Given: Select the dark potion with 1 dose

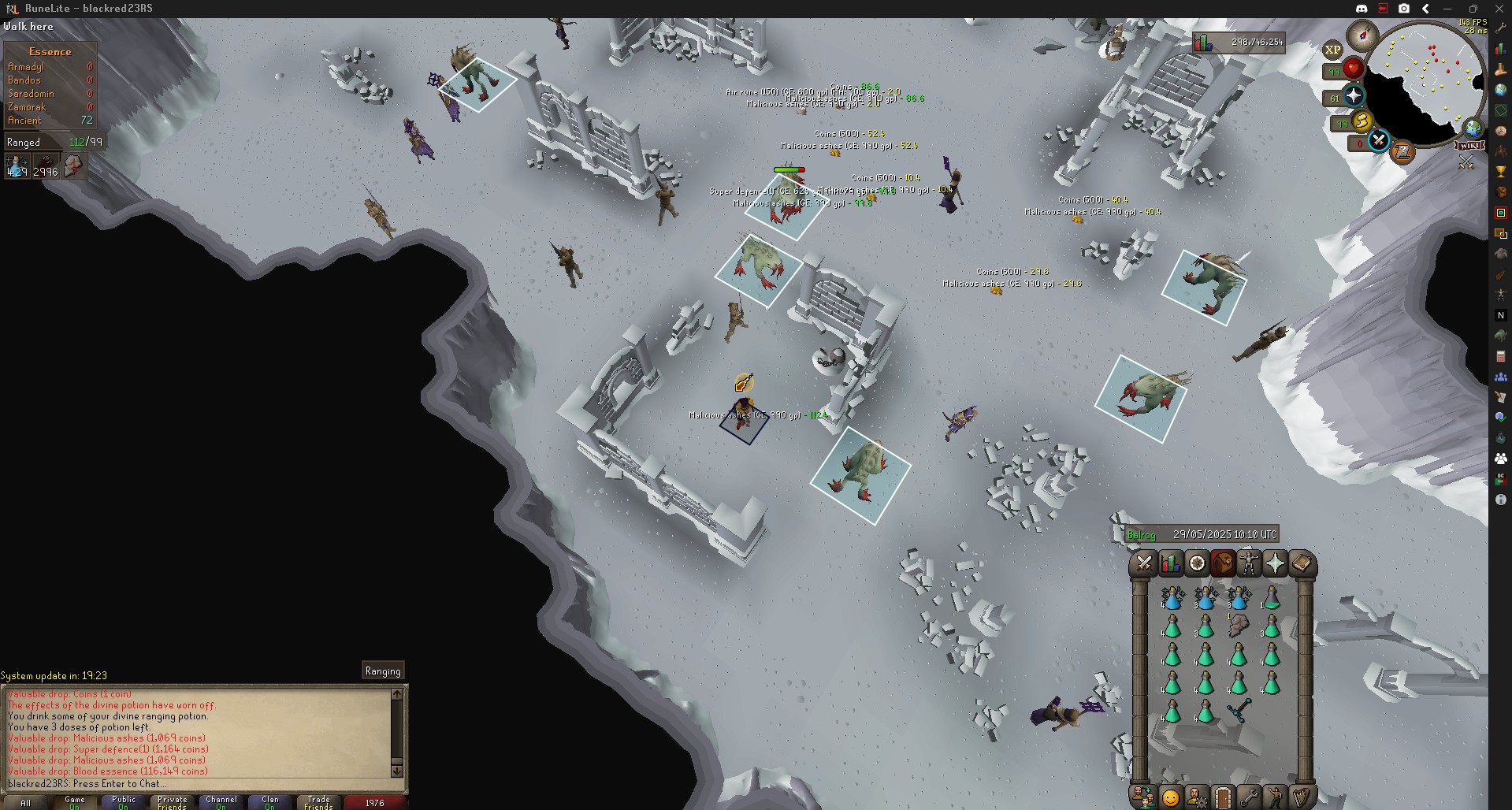Looking at the screenshot, I should pos(1271,600).
